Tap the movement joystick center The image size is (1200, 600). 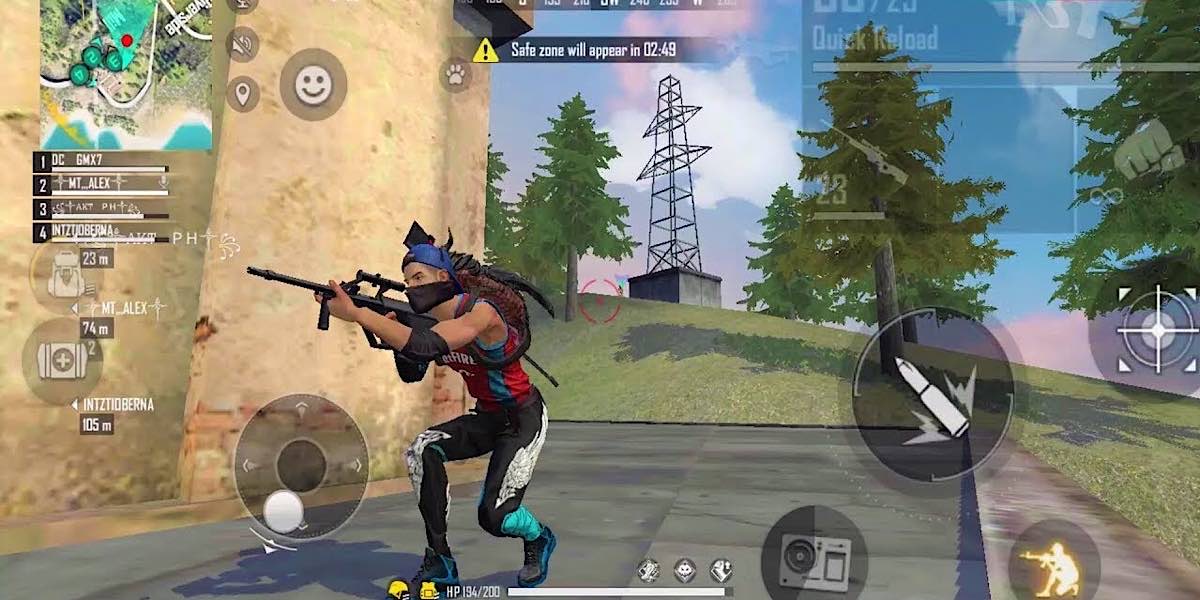click(x=301, y=466)
